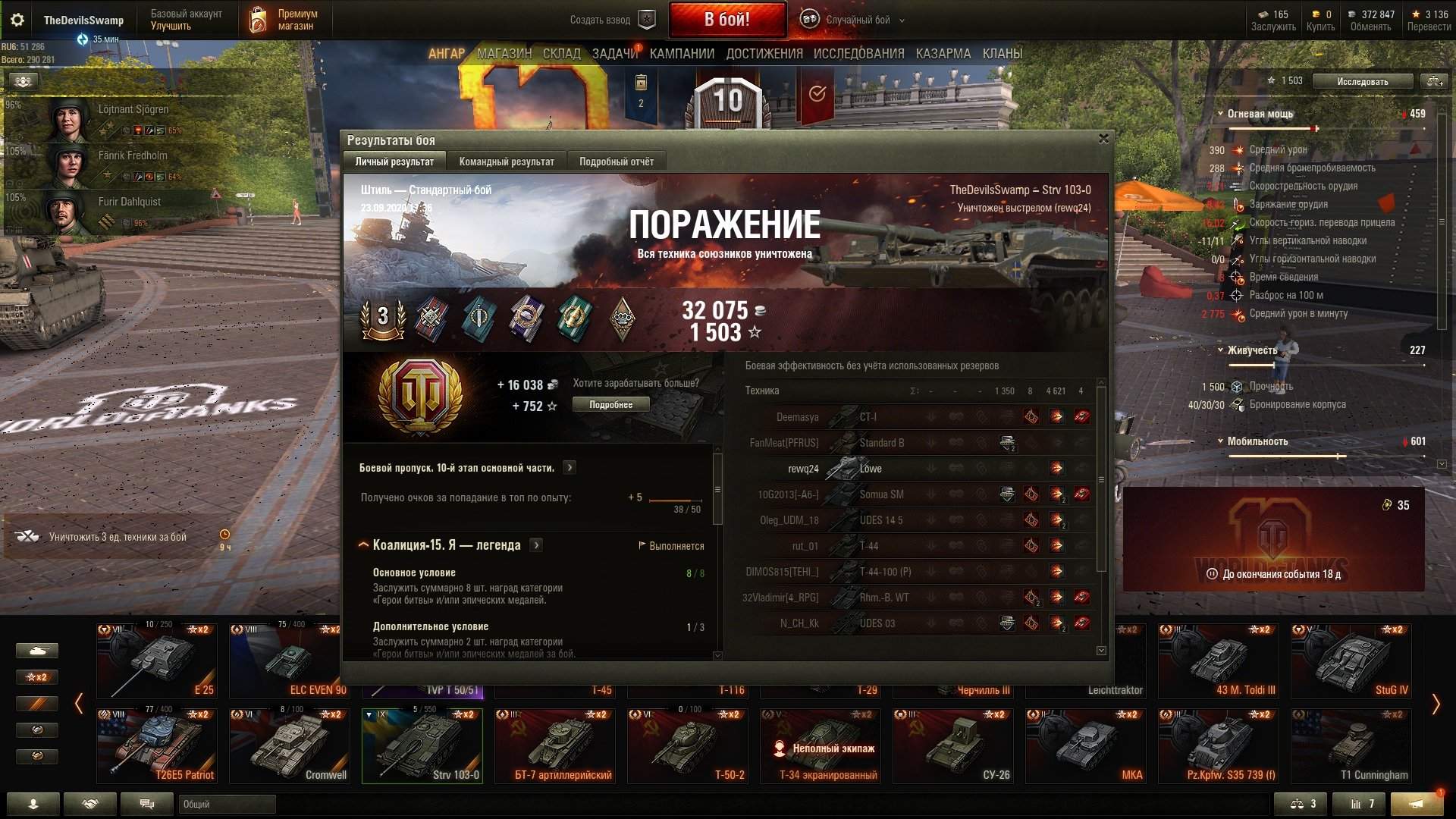Viewport: 1456px width, 819px height.
Task: Go to the ИССЛЕДОВАНИЯ section
Action: point(858,54)
